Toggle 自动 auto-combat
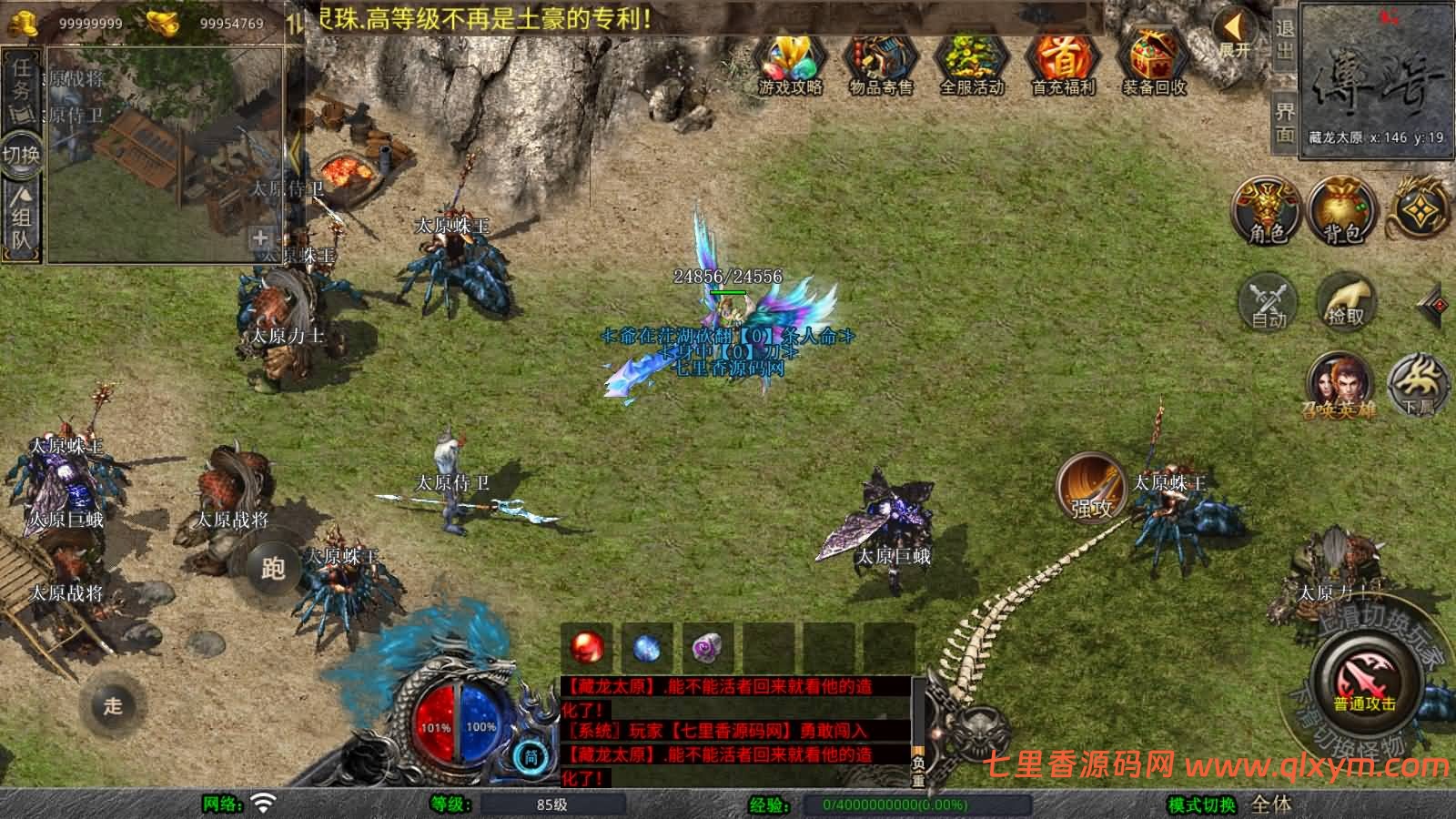Viewport: 1456px width, 819px height. click(1269, 302)
